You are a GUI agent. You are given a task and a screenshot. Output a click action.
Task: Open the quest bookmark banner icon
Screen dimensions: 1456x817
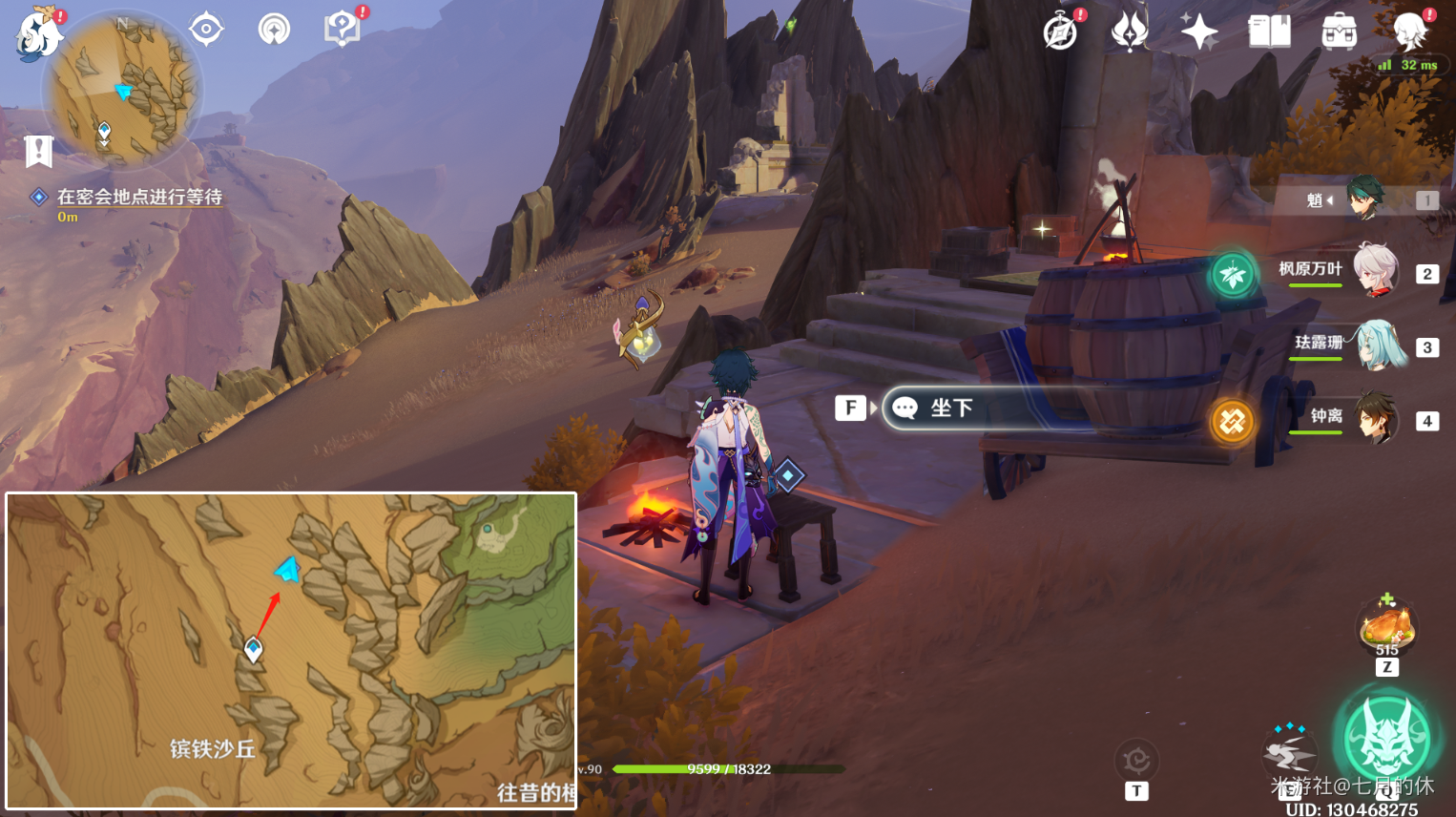click(x=38, y=151)
